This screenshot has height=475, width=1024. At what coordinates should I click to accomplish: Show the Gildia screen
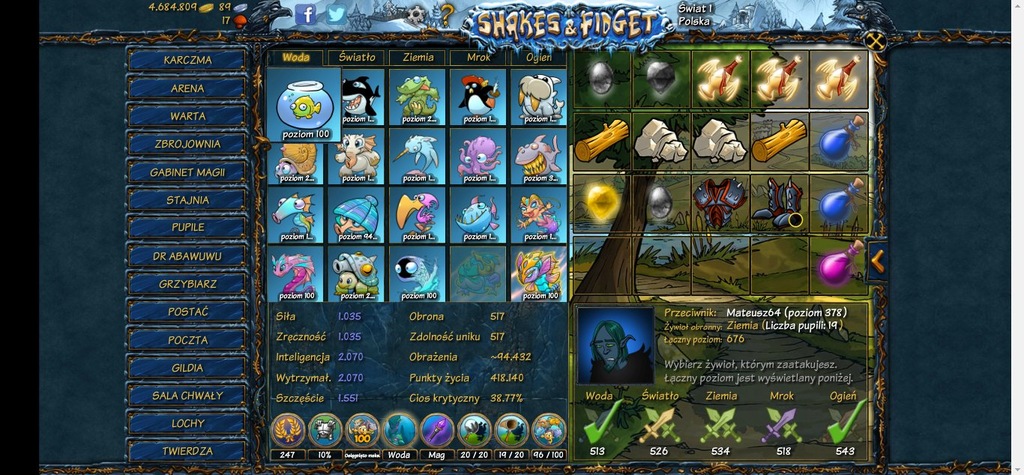coord(187,368)
